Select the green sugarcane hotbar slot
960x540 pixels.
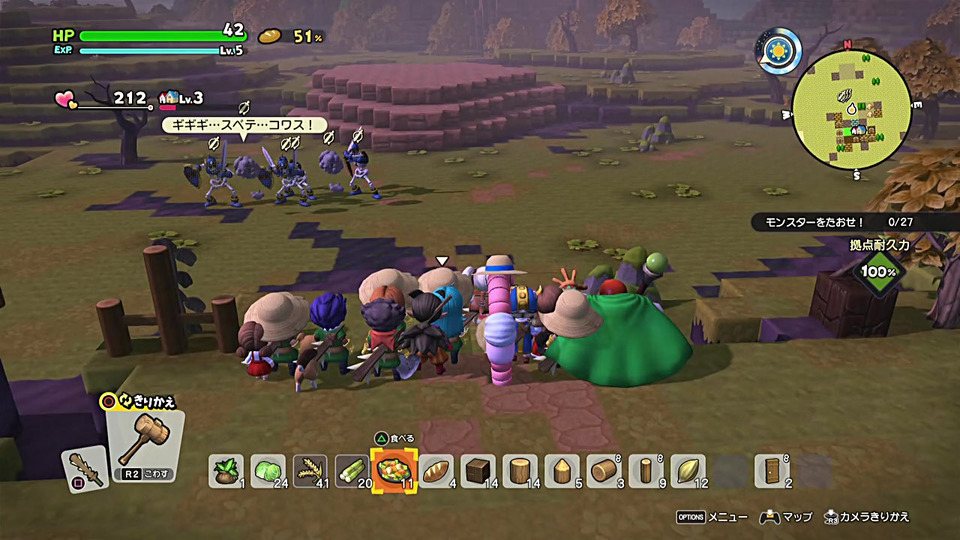point(351,470)
